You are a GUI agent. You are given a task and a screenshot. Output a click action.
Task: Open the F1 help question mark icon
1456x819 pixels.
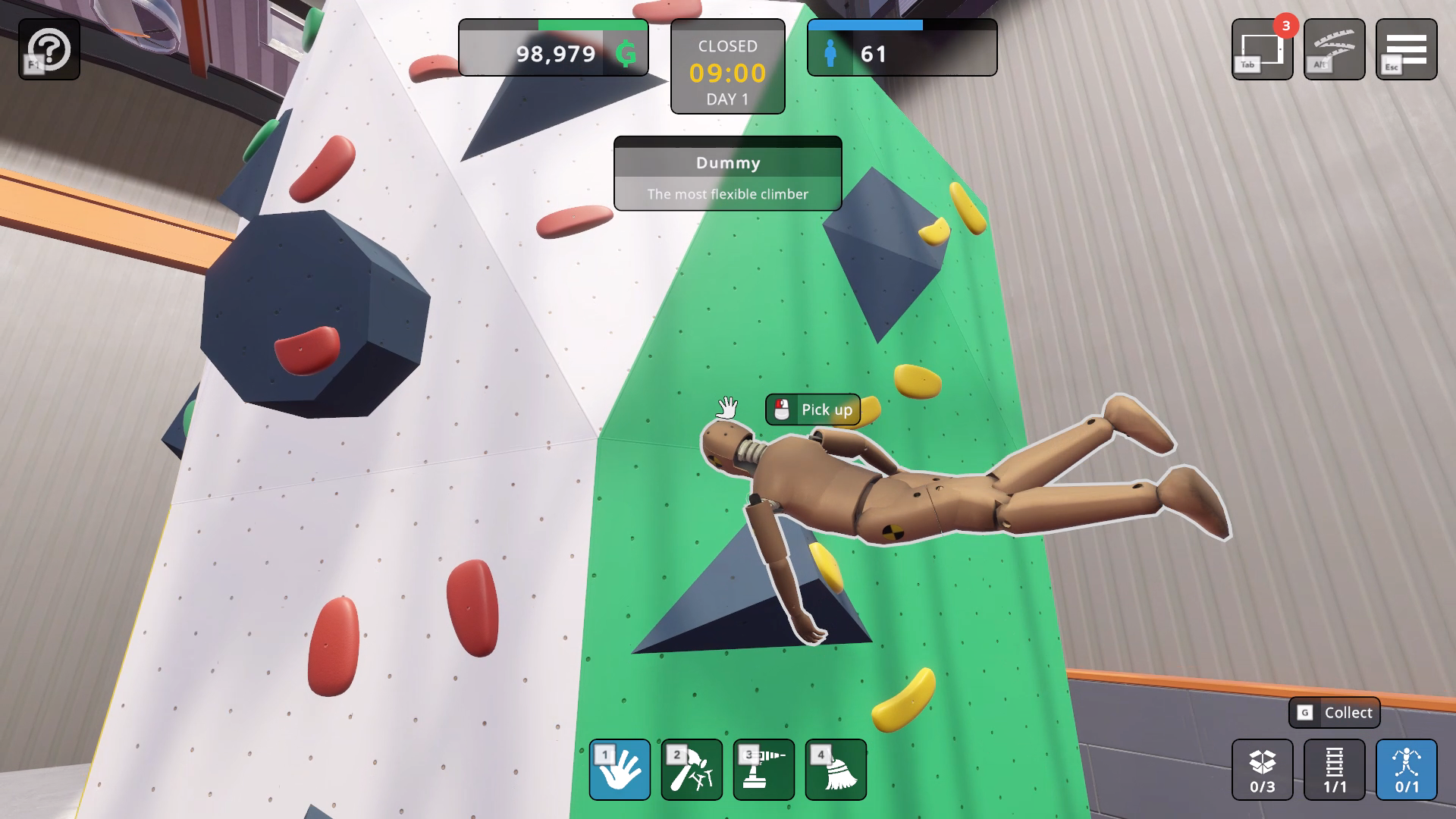coord(49,49)
